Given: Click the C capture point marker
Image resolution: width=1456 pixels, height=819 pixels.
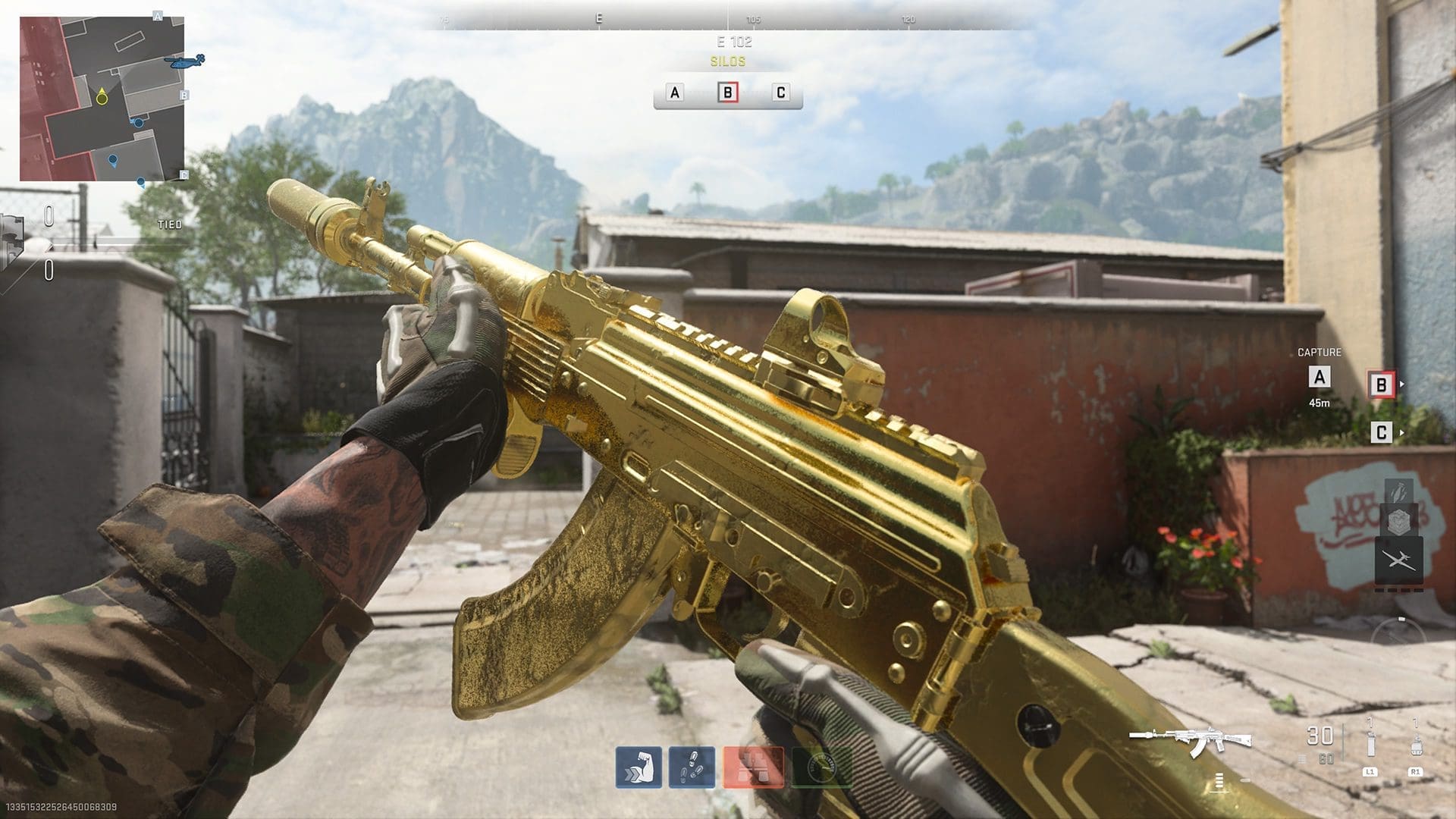Looking at the screenshot, I should click(1381, 433).
